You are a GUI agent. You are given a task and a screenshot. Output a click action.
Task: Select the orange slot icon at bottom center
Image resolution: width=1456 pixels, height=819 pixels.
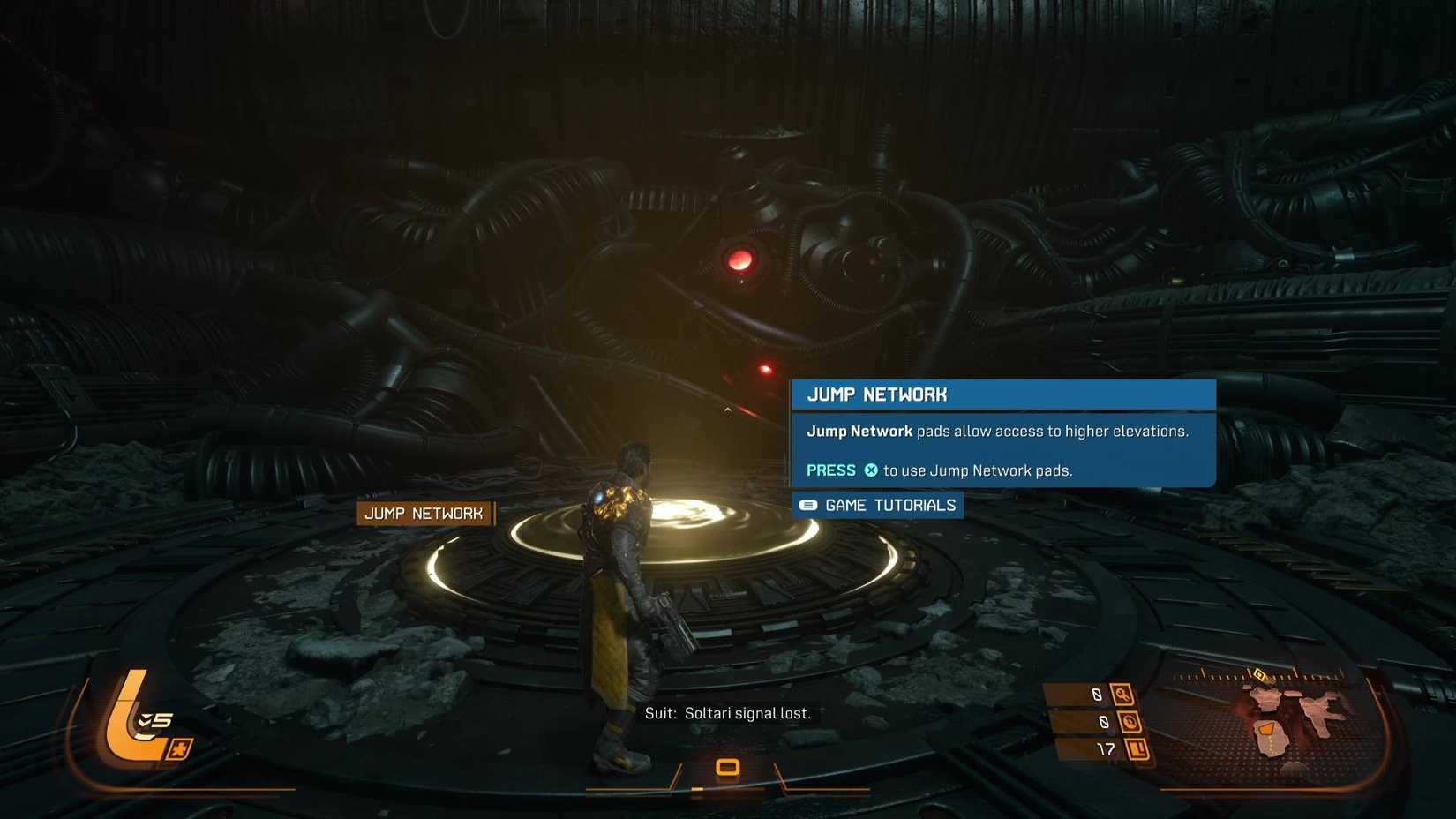(727, 767)
